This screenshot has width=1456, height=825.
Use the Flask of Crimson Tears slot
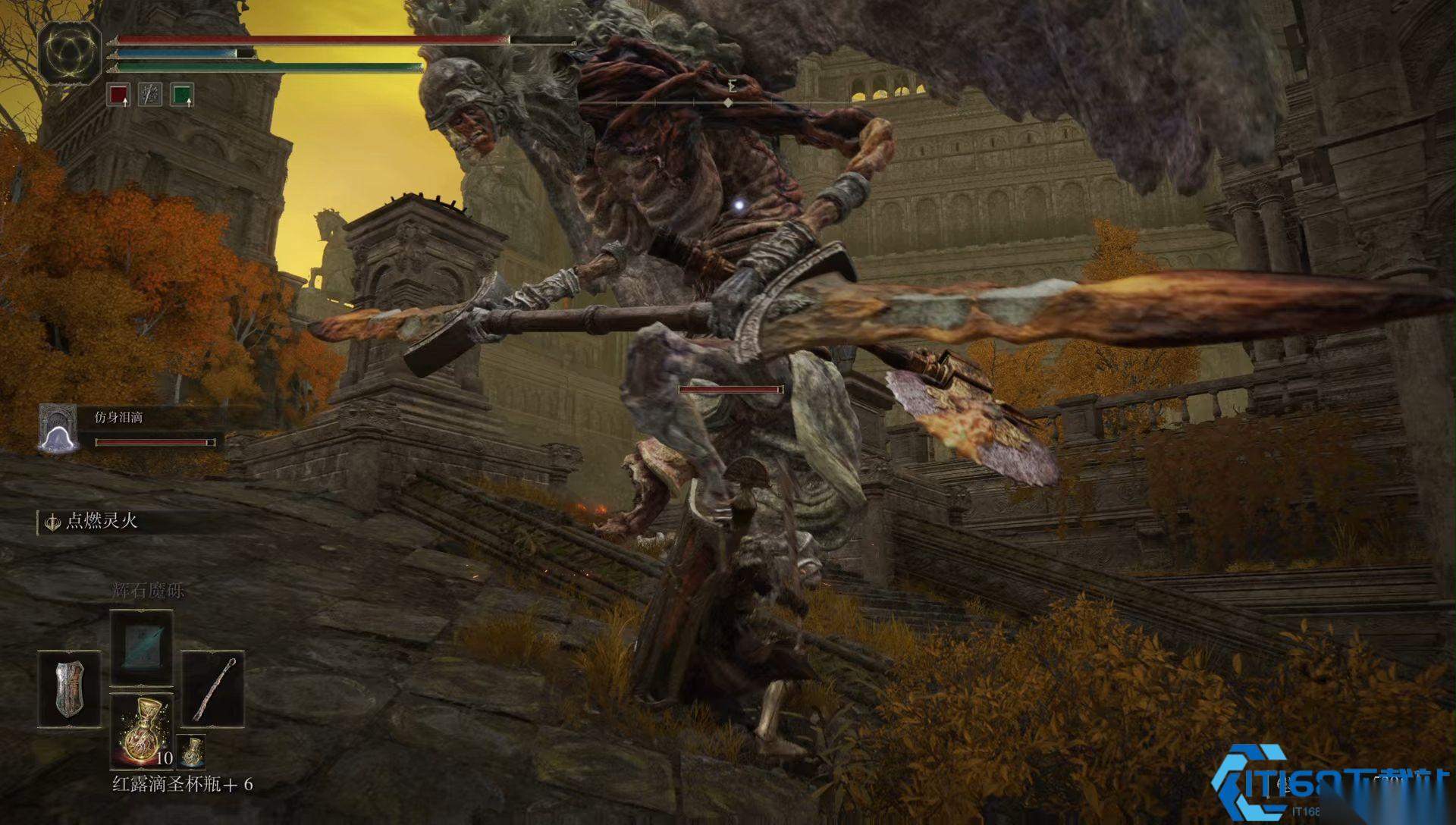click(142, 729)
